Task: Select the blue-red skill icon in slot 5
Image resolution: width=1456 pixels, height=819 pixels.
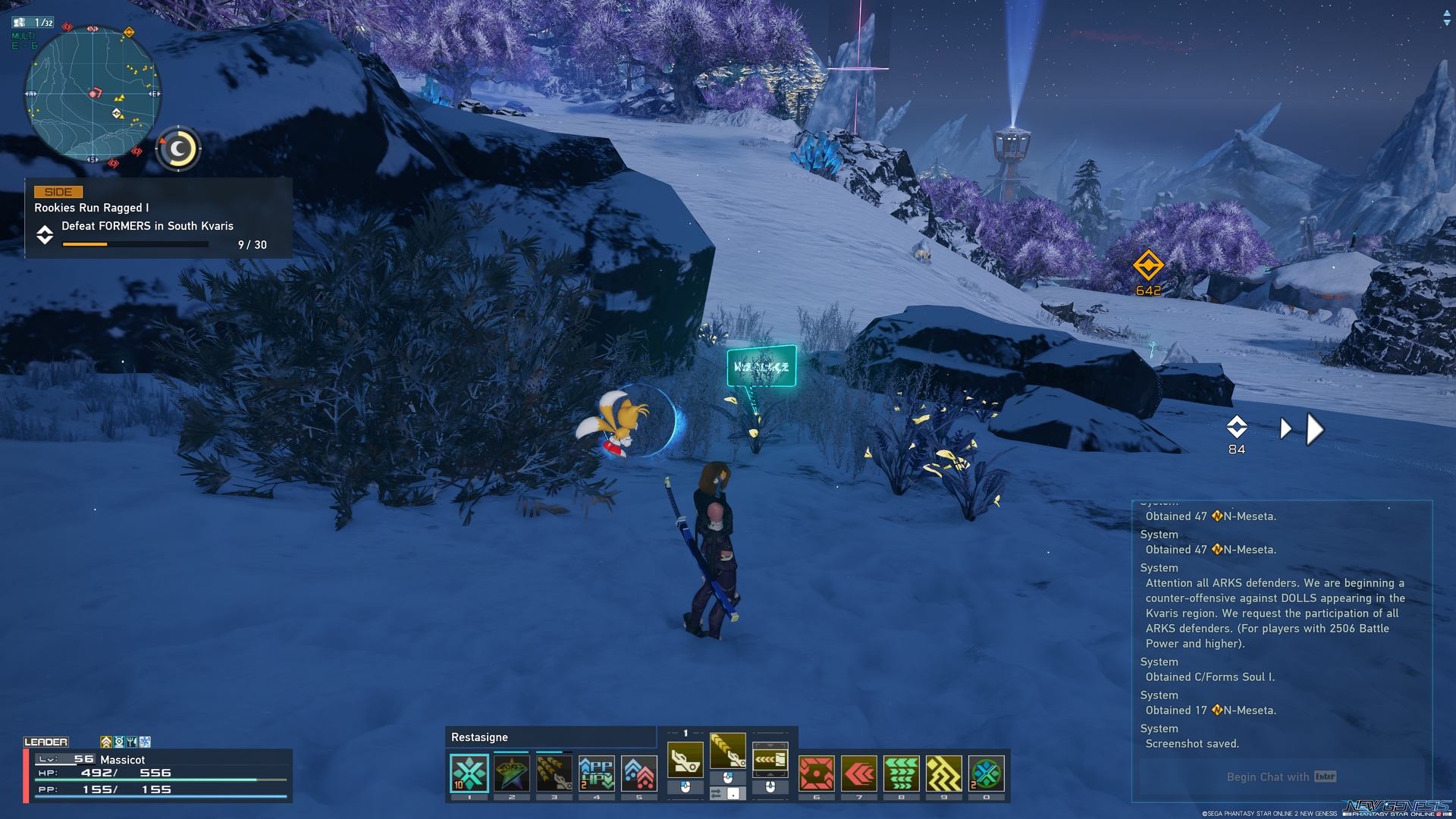Action: [x=639, y=773]
